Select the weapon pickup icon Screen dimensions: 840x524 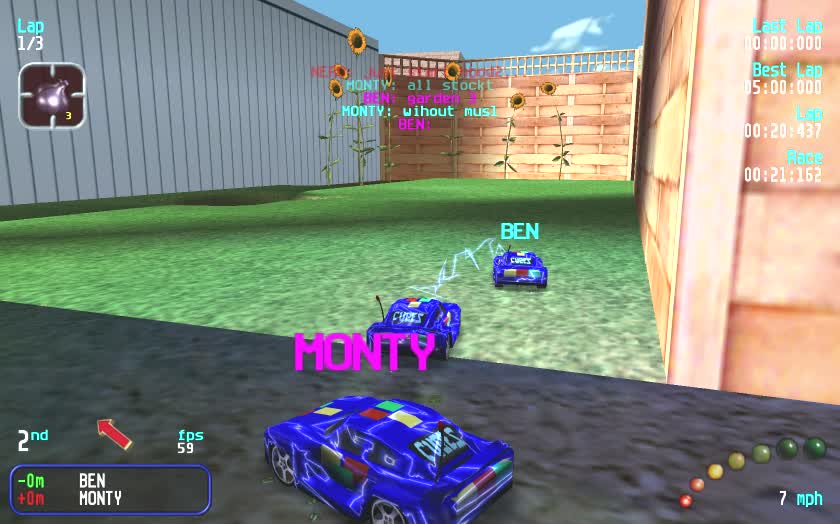point(51,96)
